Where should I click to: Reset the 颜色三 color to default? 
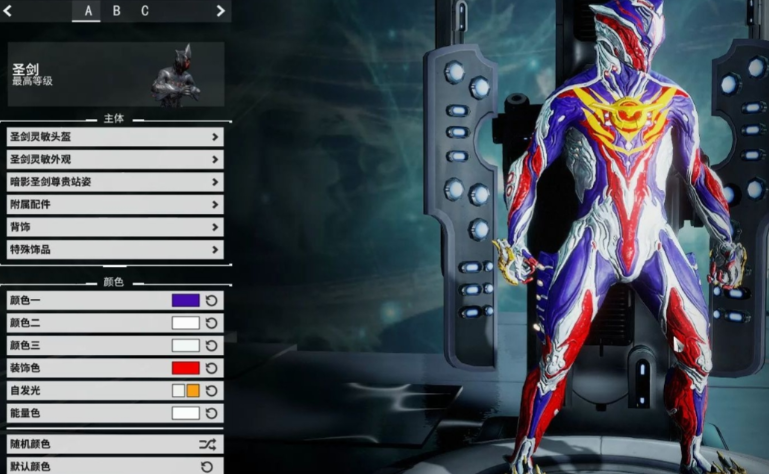[211, 345]
